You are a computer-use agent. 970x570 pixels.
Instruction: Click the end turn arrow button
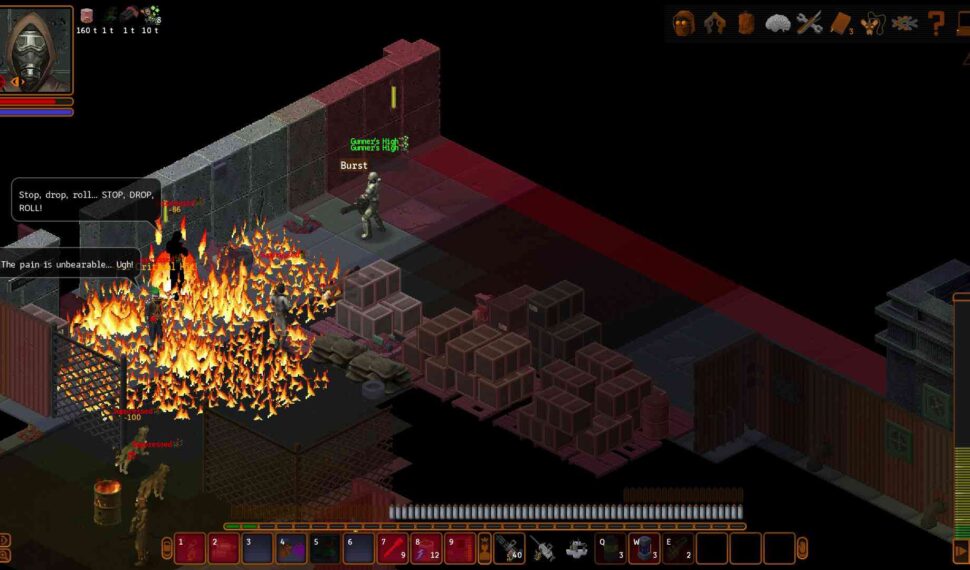point(961,551)
